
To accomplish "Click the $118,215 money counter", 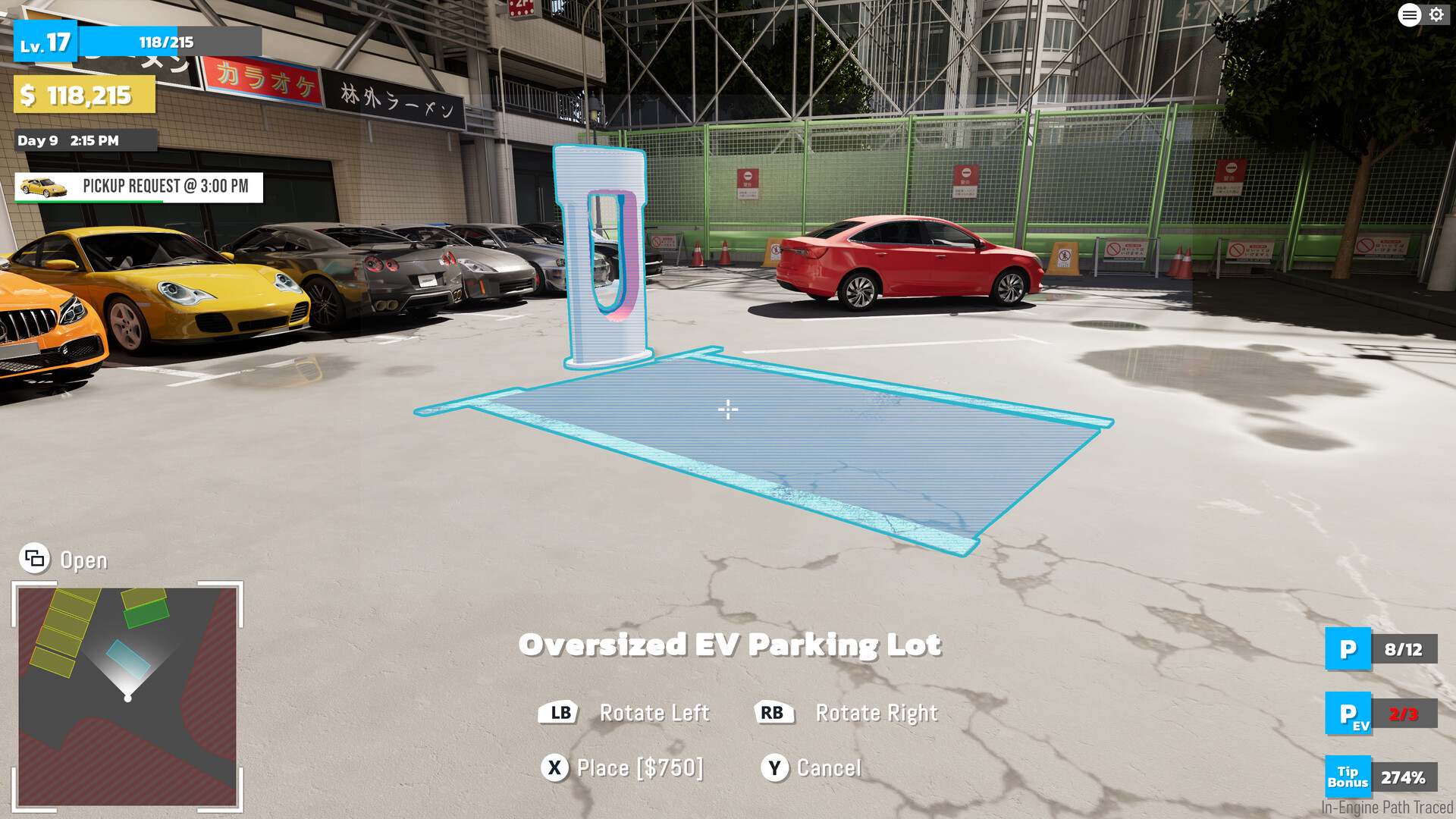I will (x=83, y=95).
